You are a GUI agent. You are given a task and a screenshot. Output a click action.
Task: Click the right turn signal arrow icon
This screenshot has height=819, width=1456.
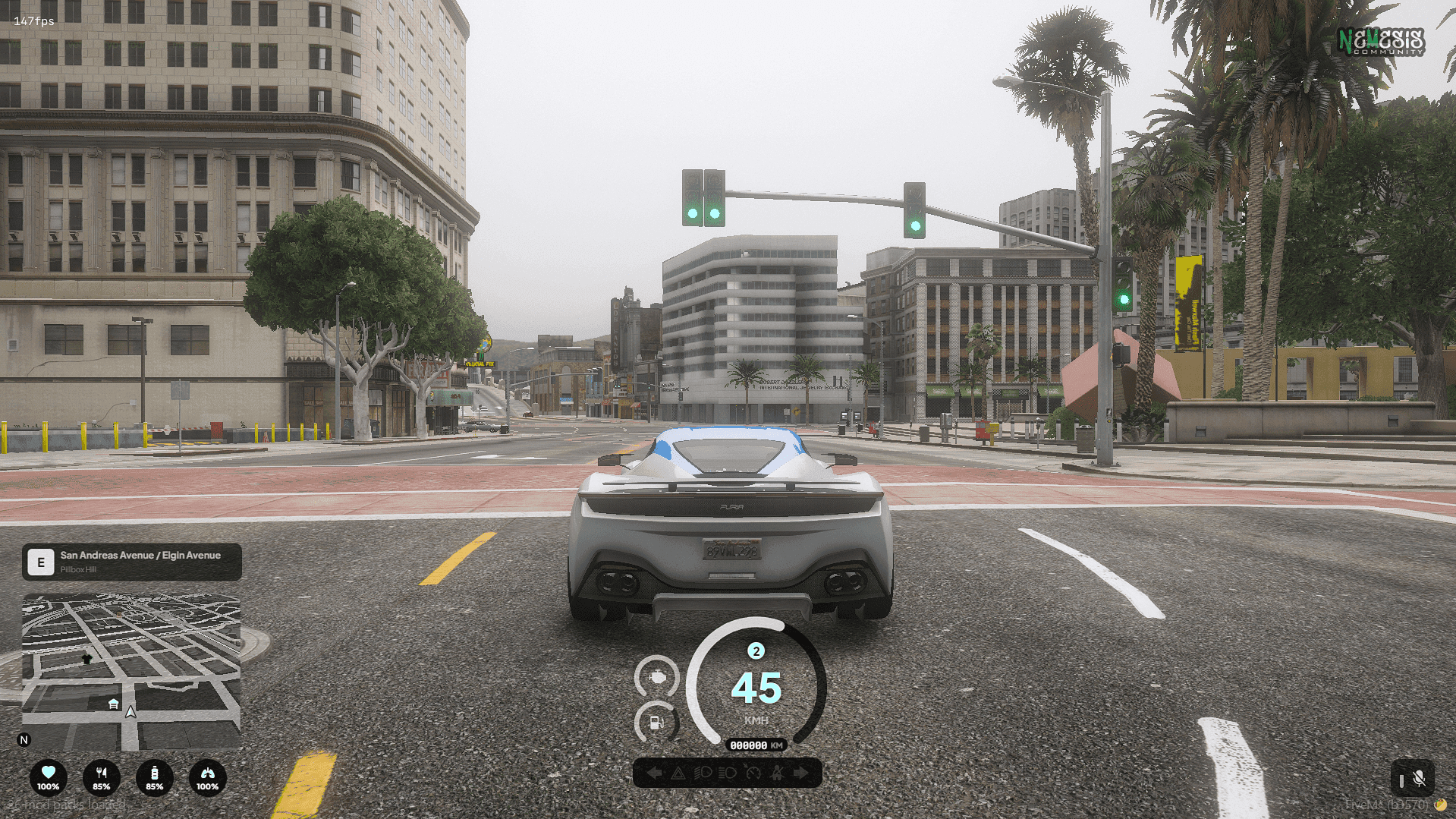803,773
